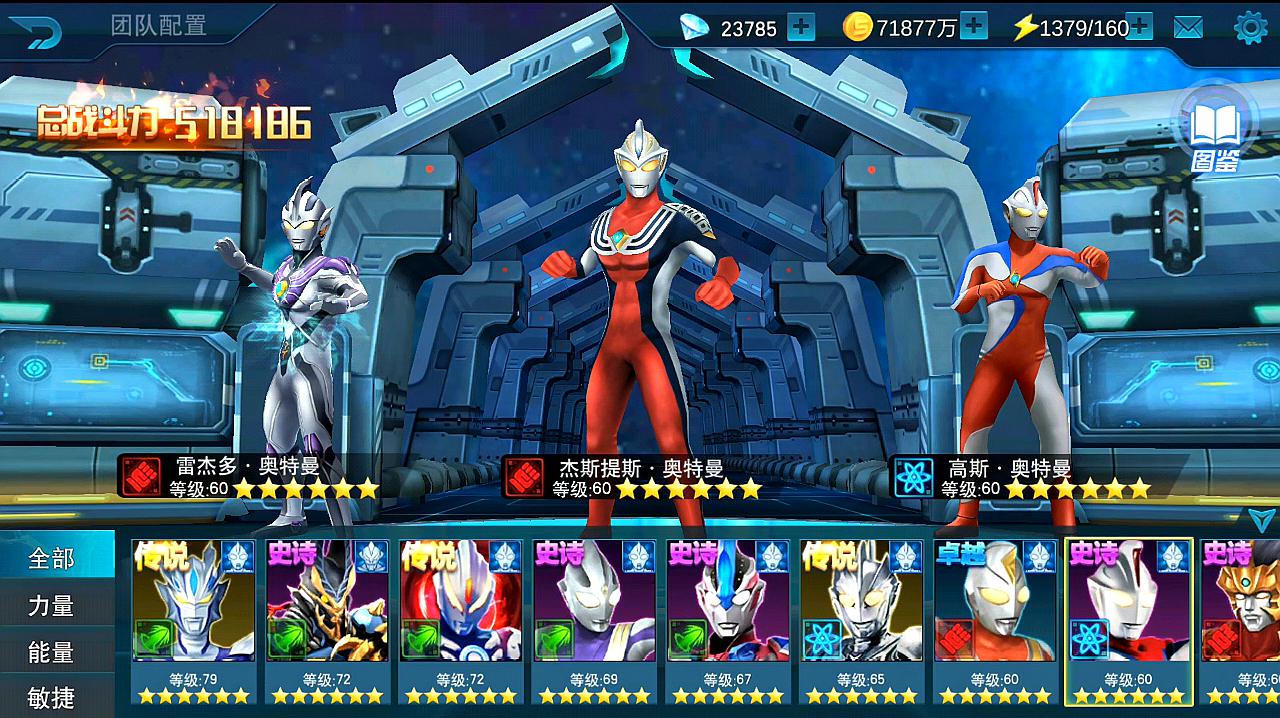Switch to the 全部 filter tab
Image resolution: width=1280 pixels, height=718 pixels.
tap(52, 558)
